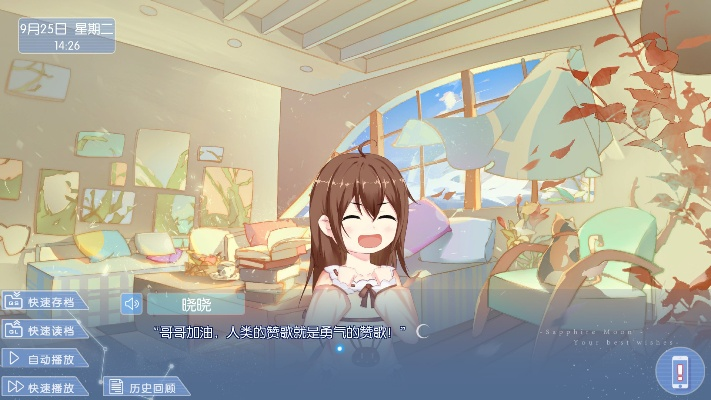Activate 快速播放 fast forward

[46, 386]
